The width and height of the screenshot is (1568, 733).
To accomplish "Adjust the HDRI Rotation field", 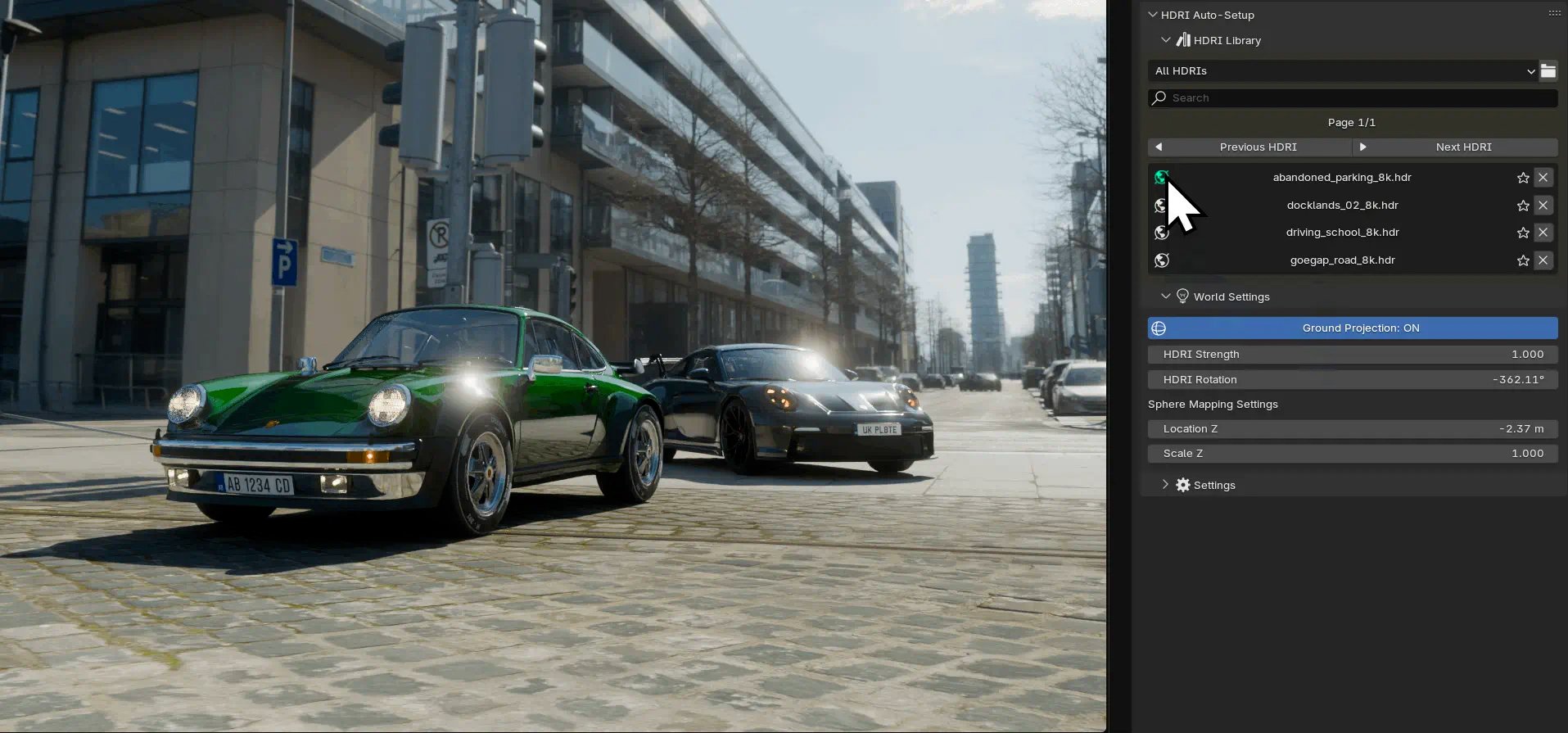I will click(x=1353, y=380).
